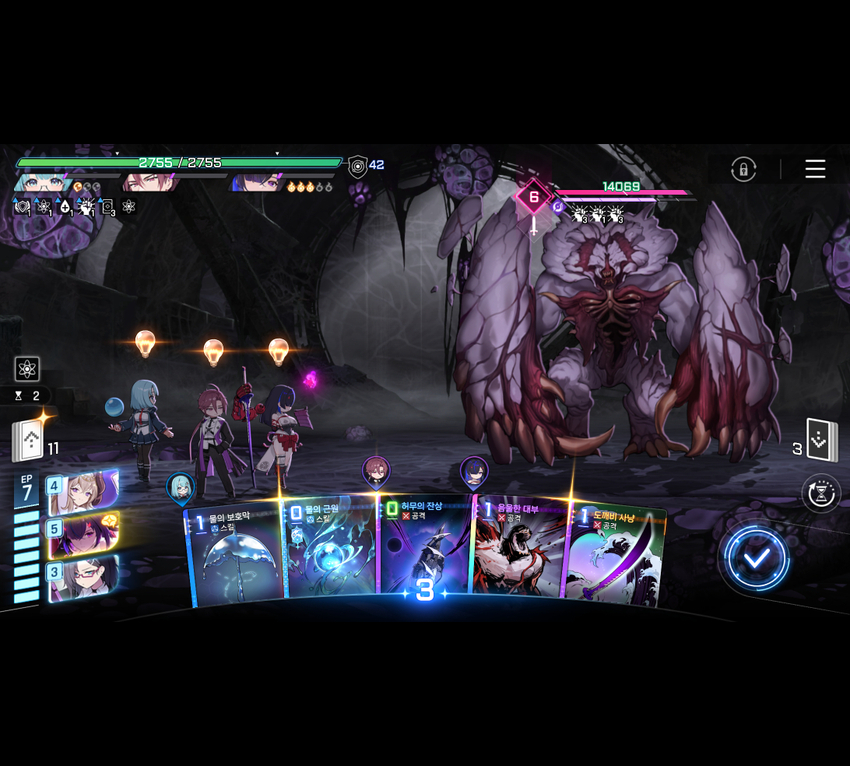View the discard pile showing 3 cards
The height and width of the screenshot is (766, 850).
coord(821,441)
